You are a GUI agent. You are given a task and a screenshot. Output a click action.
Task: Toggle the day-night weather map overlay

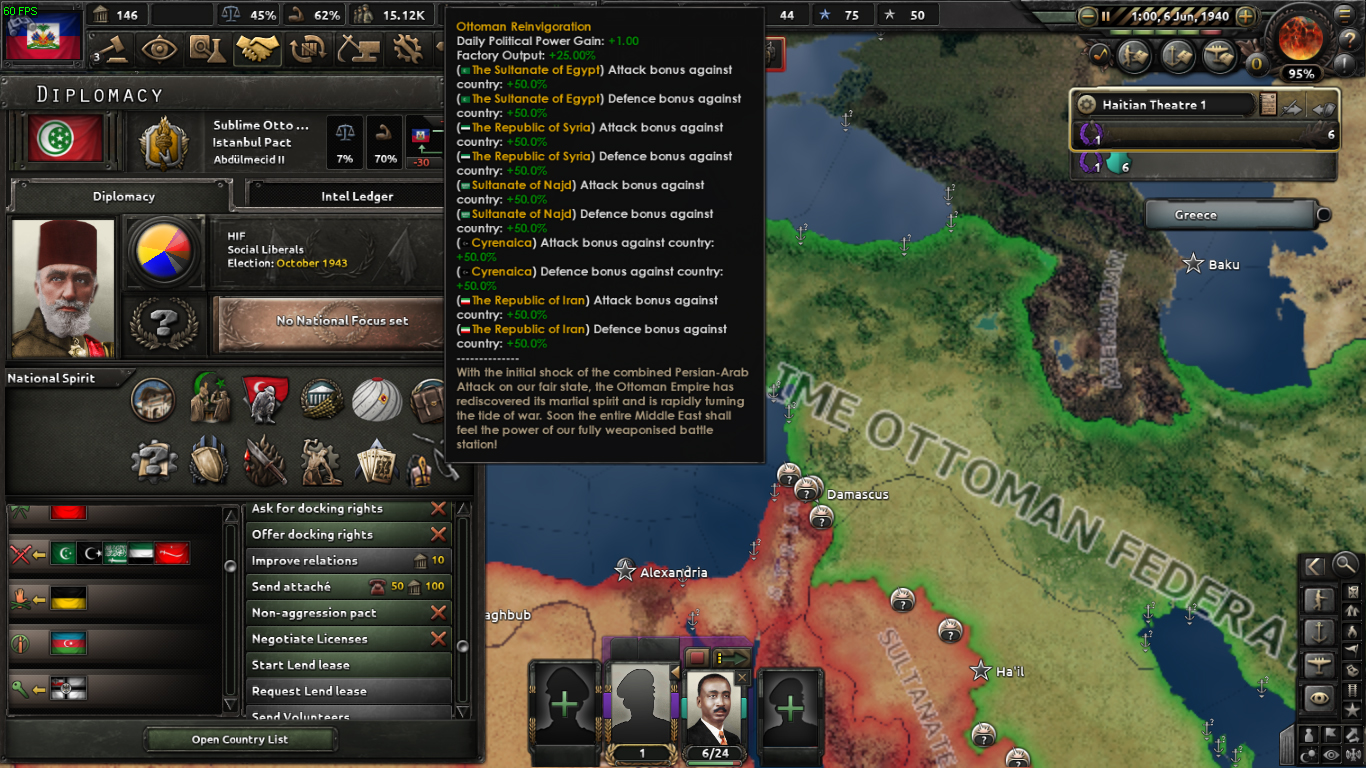pos(1307,755)
